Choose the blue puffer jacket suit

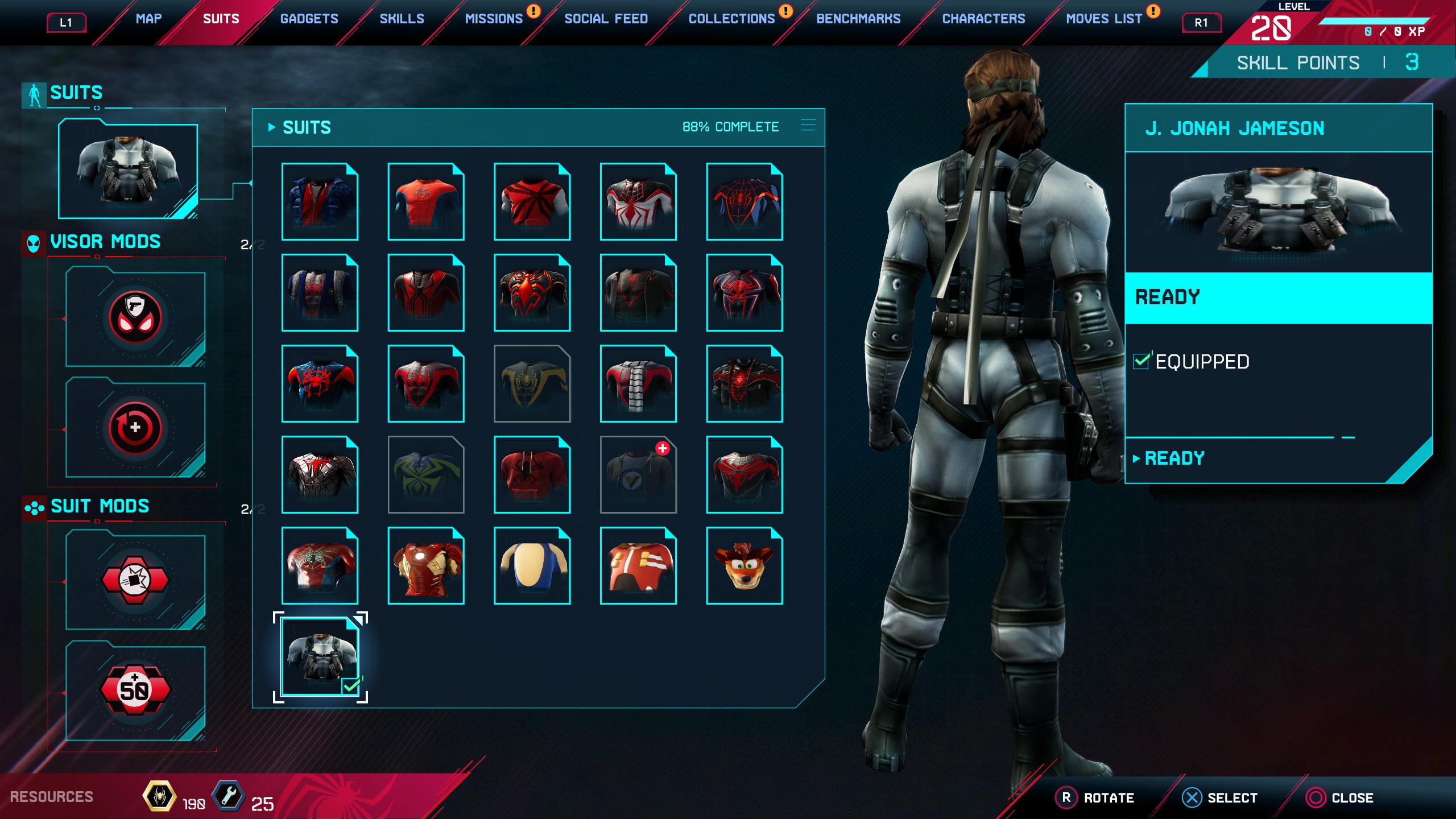tap(320, 202)
